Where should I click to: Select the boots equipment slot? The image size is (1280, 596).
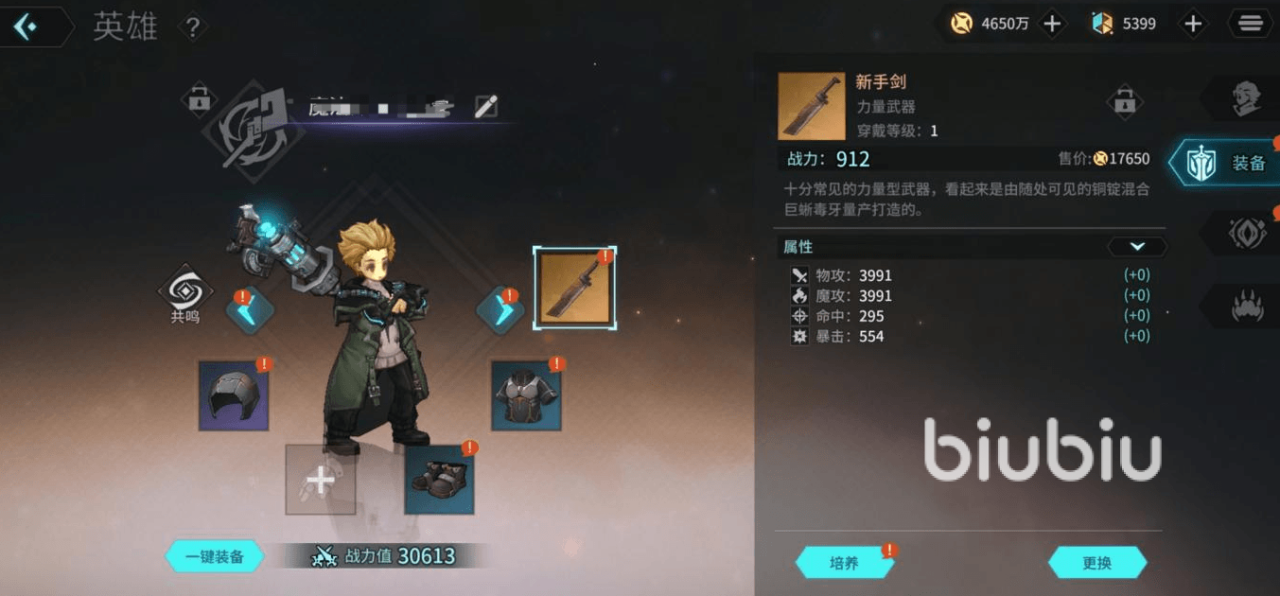439,480
